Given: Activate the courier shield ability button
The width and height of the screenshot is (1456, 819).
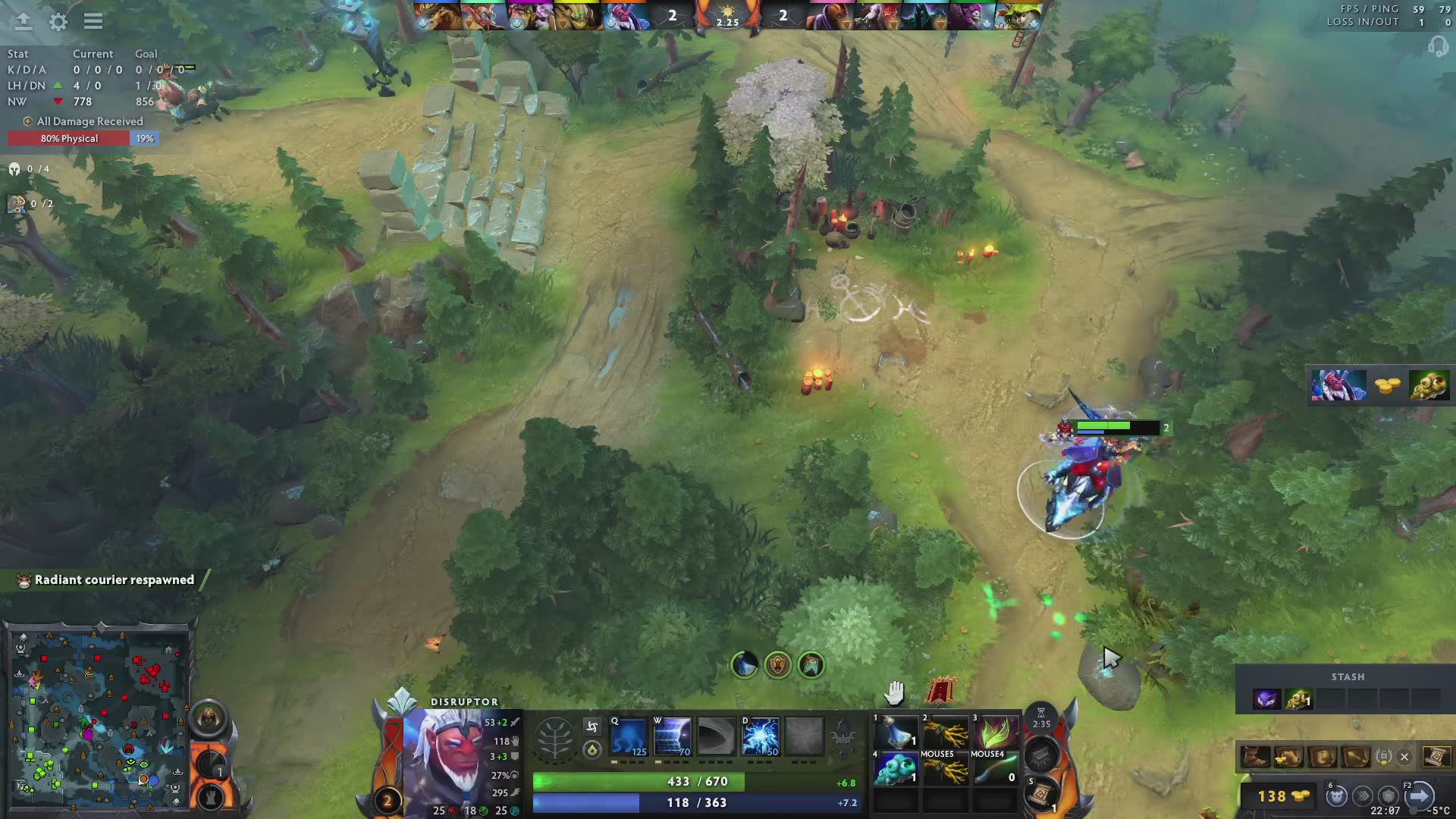Looking at the screenshot, I should [x=777, y=666].
